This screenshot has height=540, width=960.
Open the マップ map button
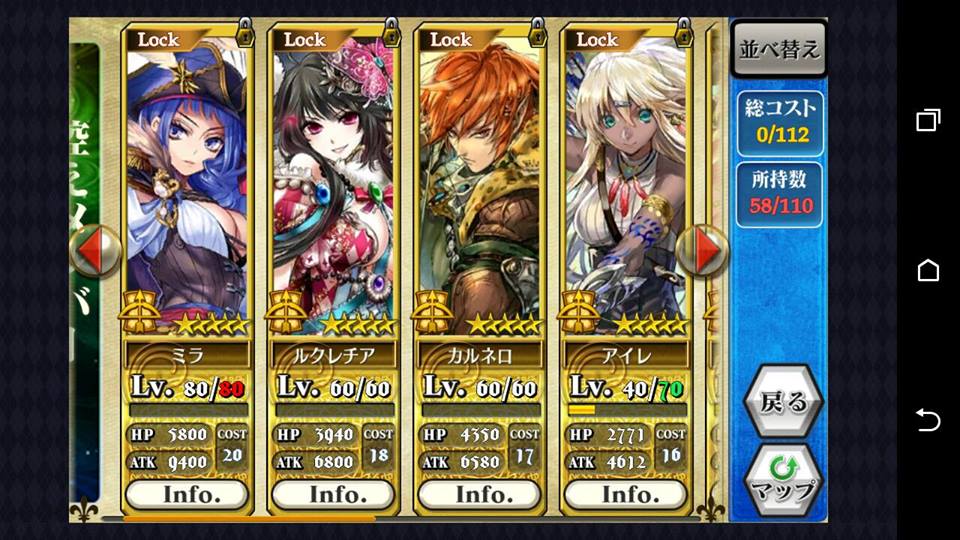click(783, 478)
